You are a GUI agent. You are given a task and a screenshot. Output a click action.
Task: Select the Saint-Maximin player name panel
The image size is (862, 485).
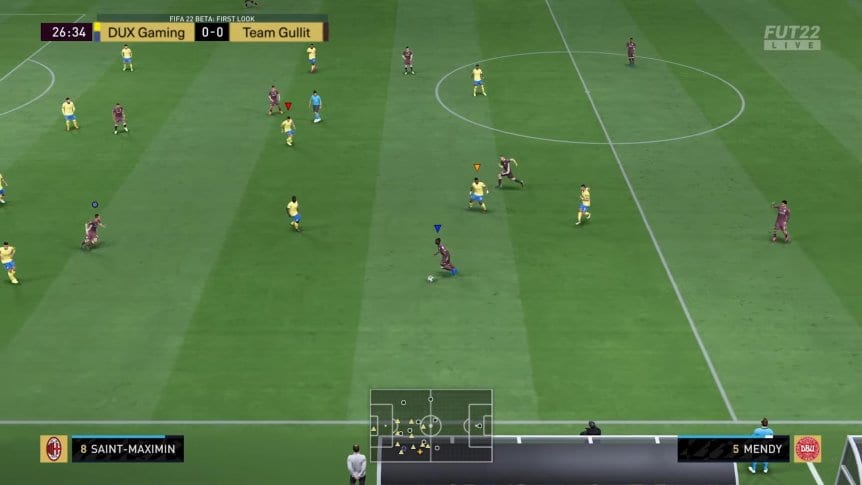coord(127,449)
